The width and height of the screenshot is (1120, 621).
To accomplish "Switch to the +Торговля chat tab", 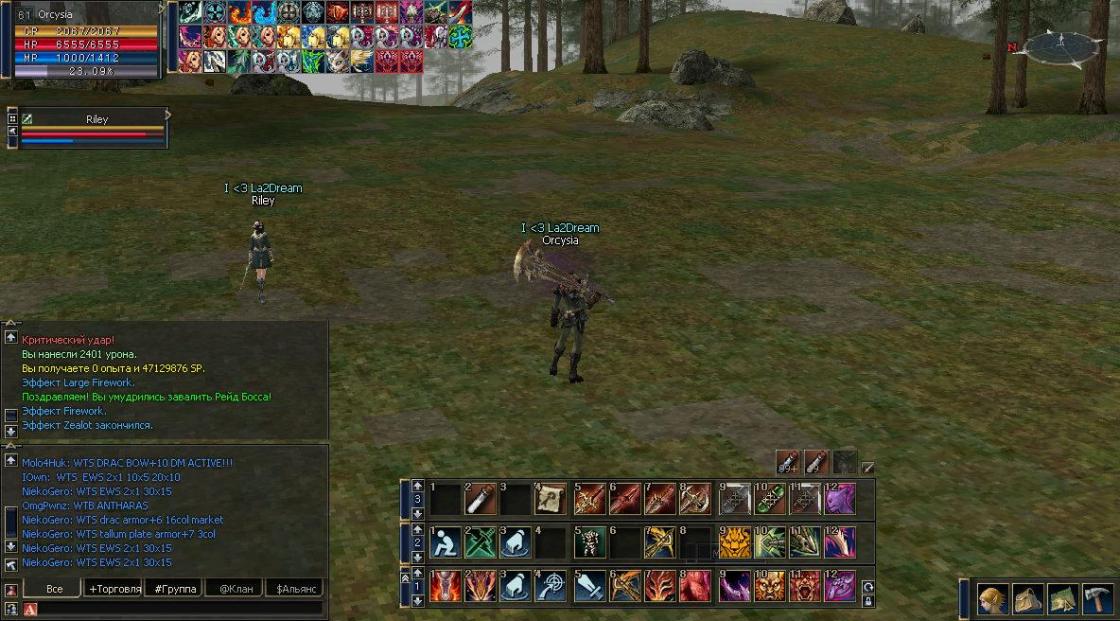I will pyautogui.click(x=114, y=589).
